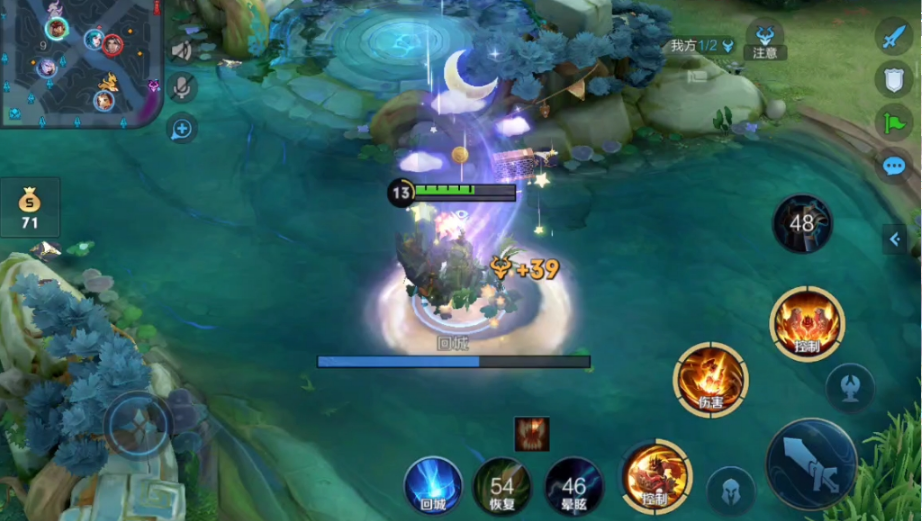
Task: Open the shop via gold bag
Action: pos(30,207)
